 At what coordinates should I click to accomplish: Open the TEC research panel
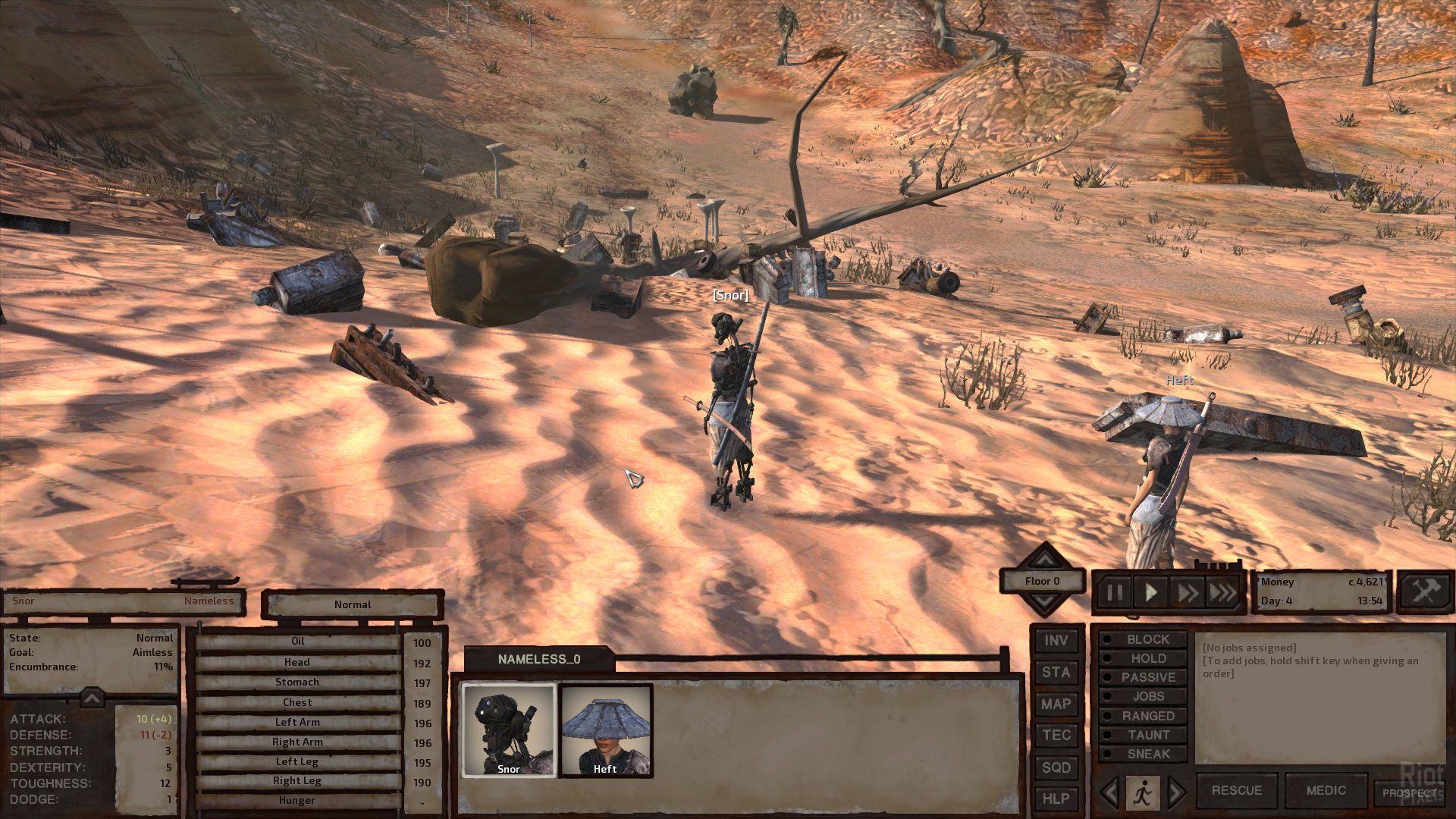(x=1056, y=736)
